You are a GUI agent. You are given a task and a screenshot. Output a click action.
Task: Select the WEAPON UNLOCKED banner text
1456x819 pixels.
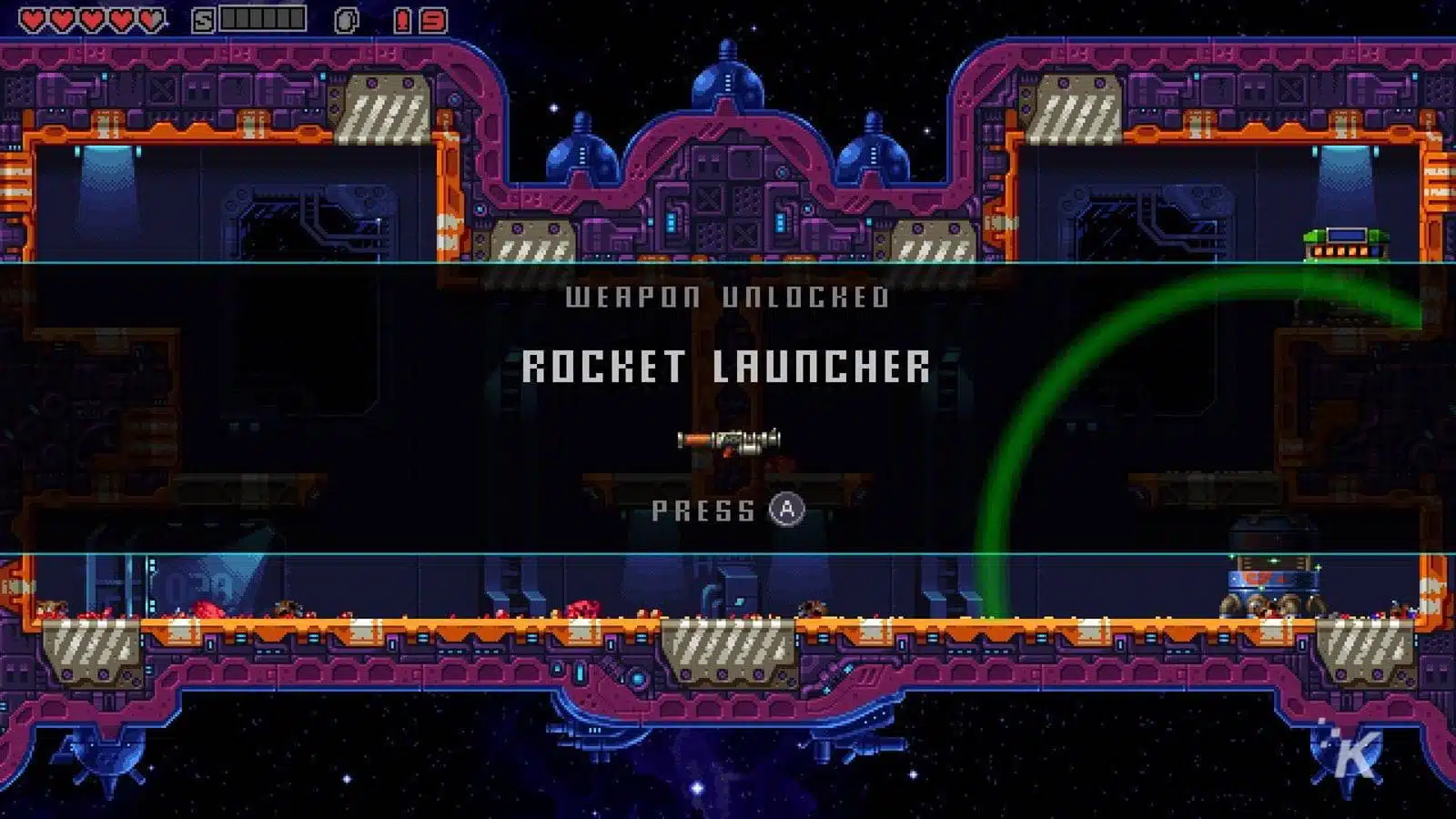pyautogui.click(x=728, y=294)
